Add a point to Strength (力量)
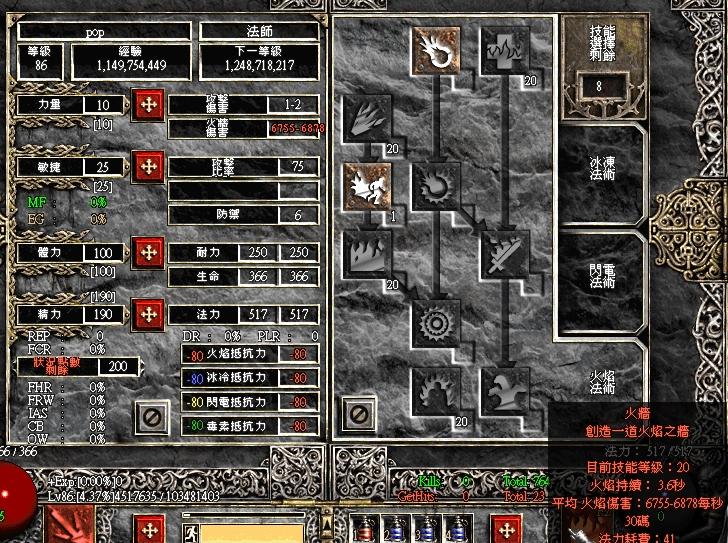The width and height of the screenshot is (728, 543). click(x=149, y=105)
